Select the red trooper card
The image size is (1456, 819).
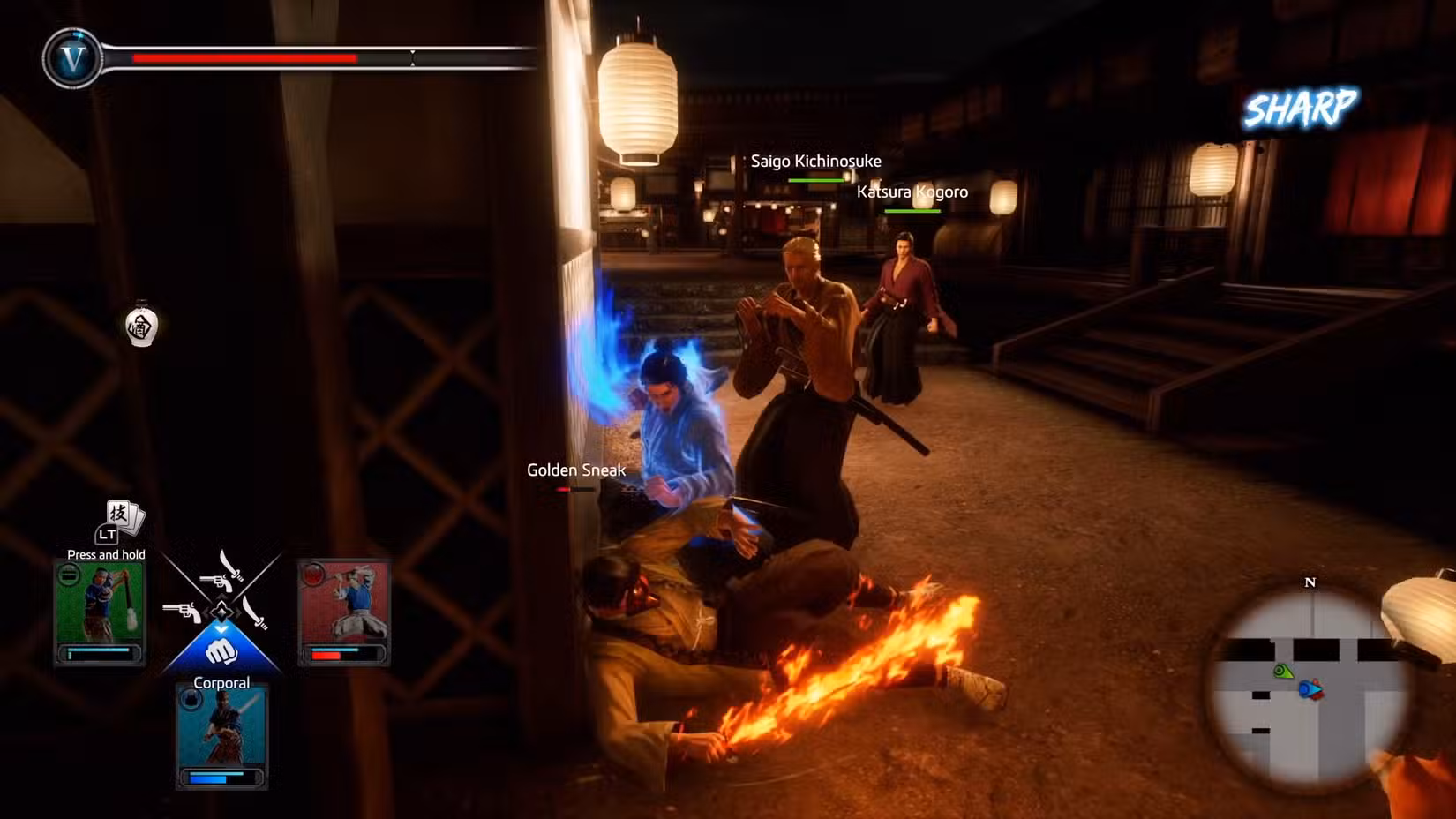point(344,612)
